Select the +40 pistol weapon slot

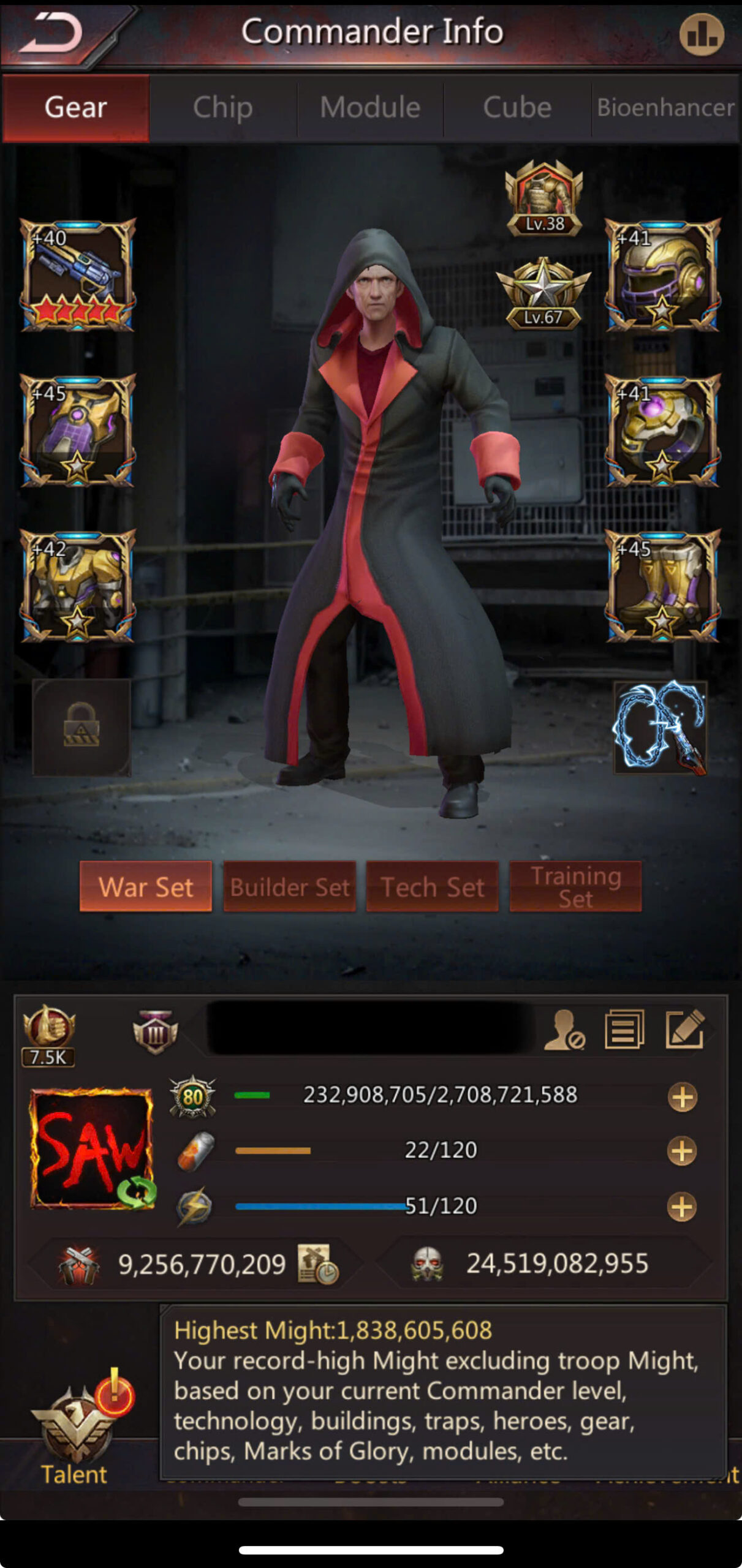coord(78,275)
